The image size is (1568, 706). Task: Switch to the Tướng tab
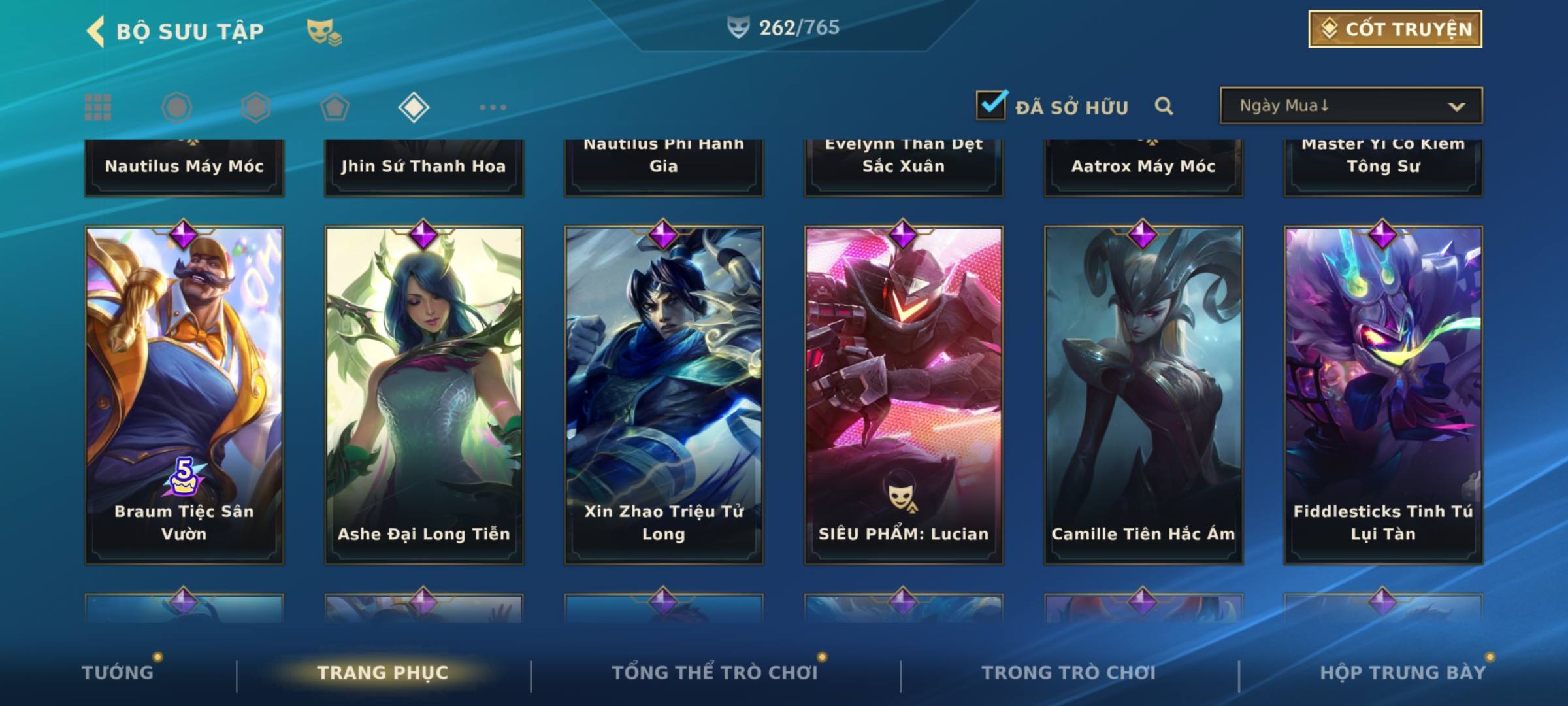[118, 672]
